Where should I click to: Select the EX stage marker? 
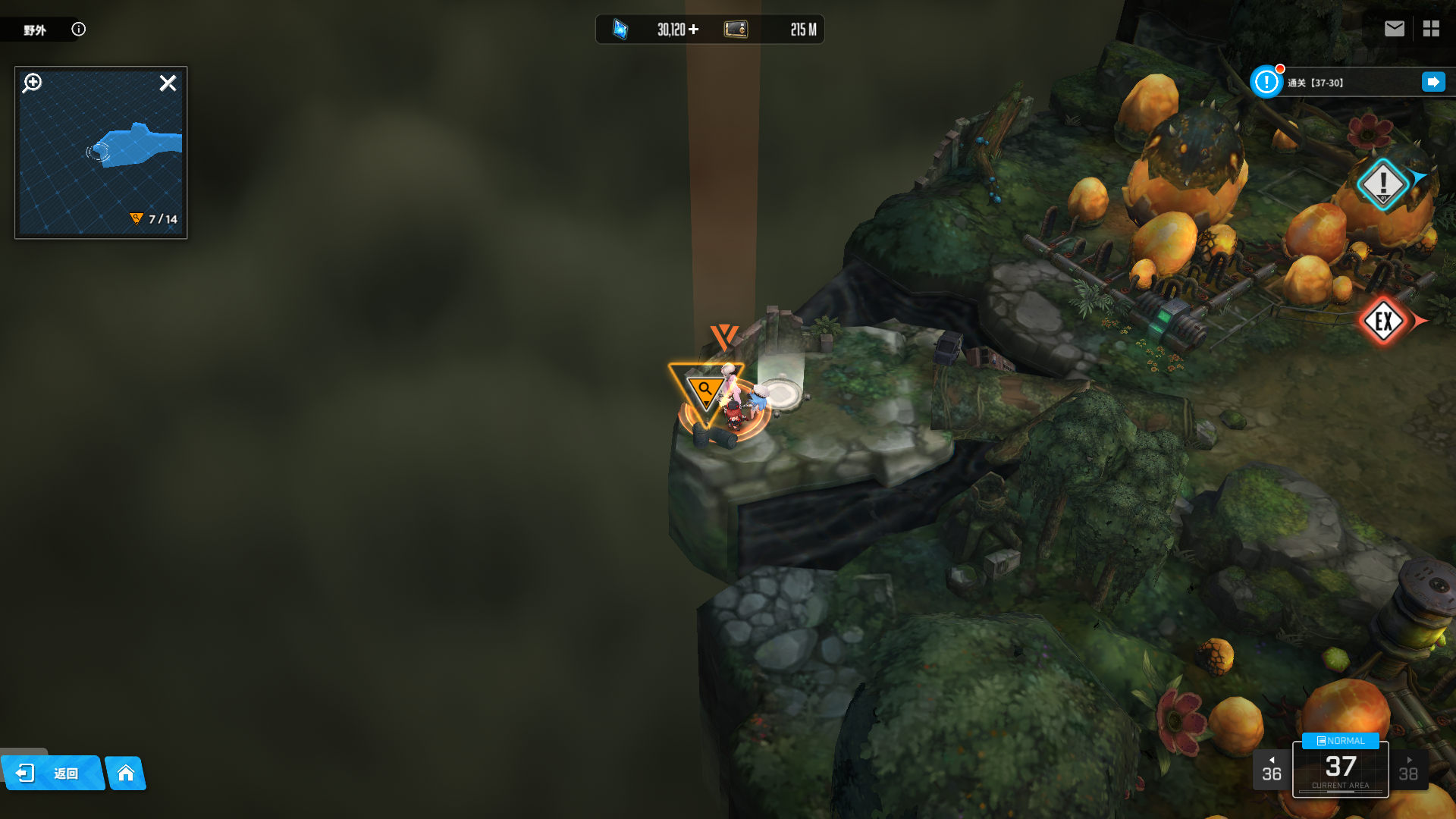pos(1383,322)
